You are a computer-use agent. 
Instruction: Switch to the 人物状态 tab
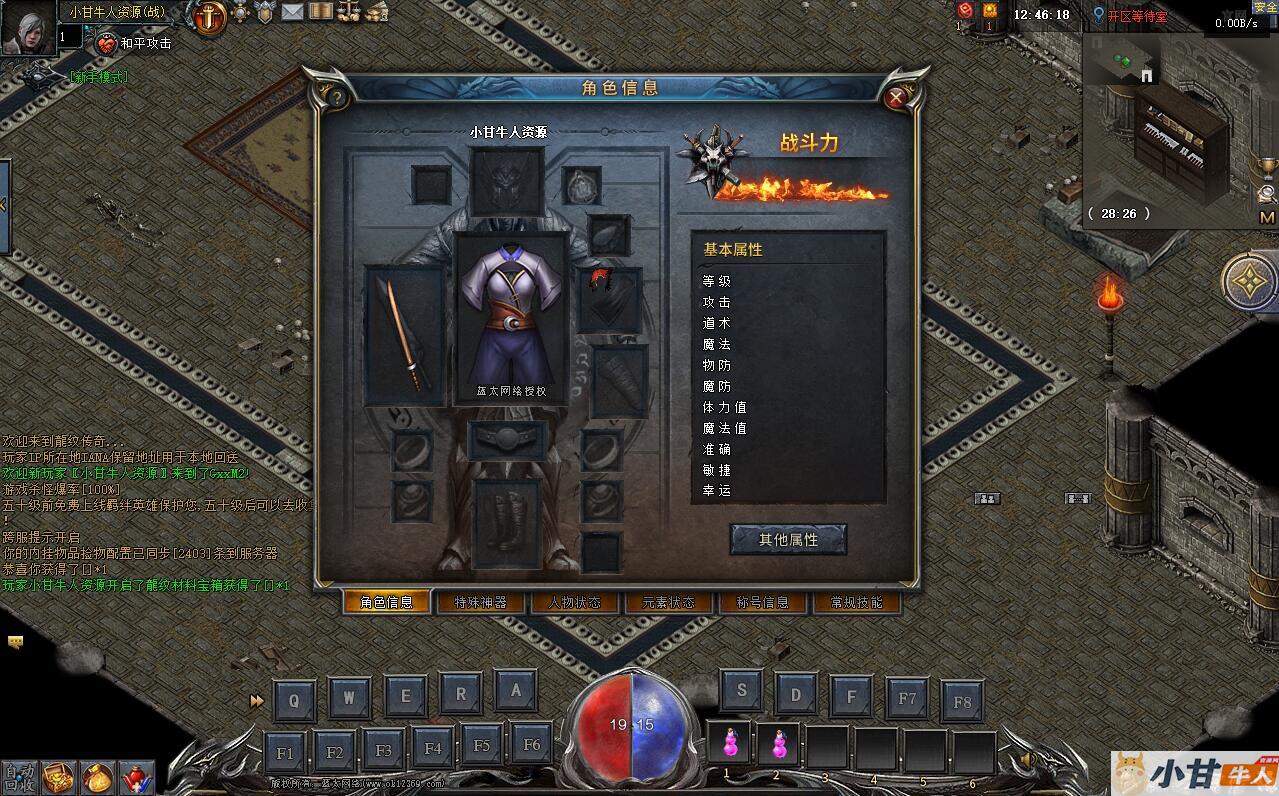[x=574, y=602]
